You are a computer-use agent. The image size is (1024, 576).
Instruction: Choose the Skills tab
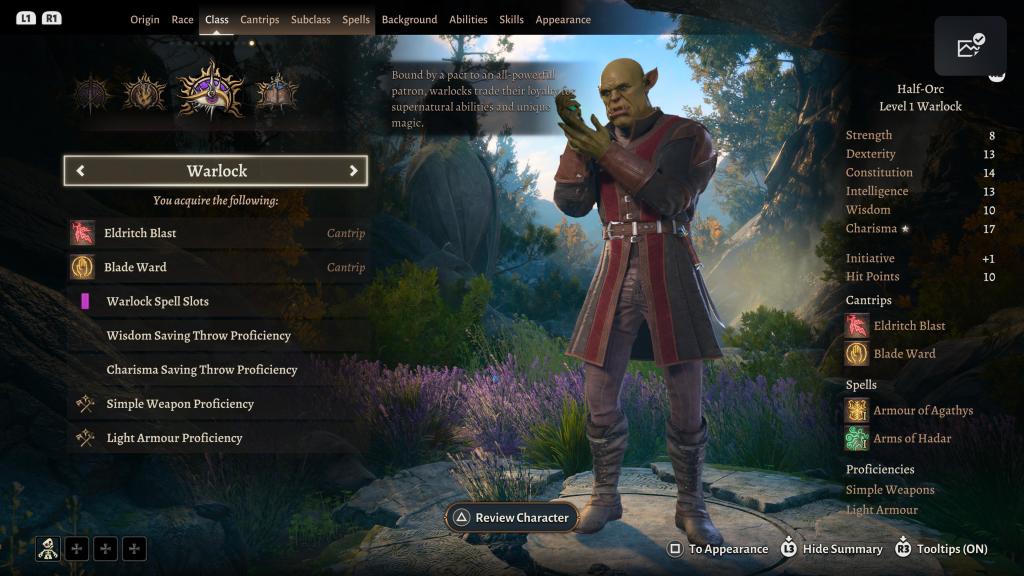(x=511, y=20)
